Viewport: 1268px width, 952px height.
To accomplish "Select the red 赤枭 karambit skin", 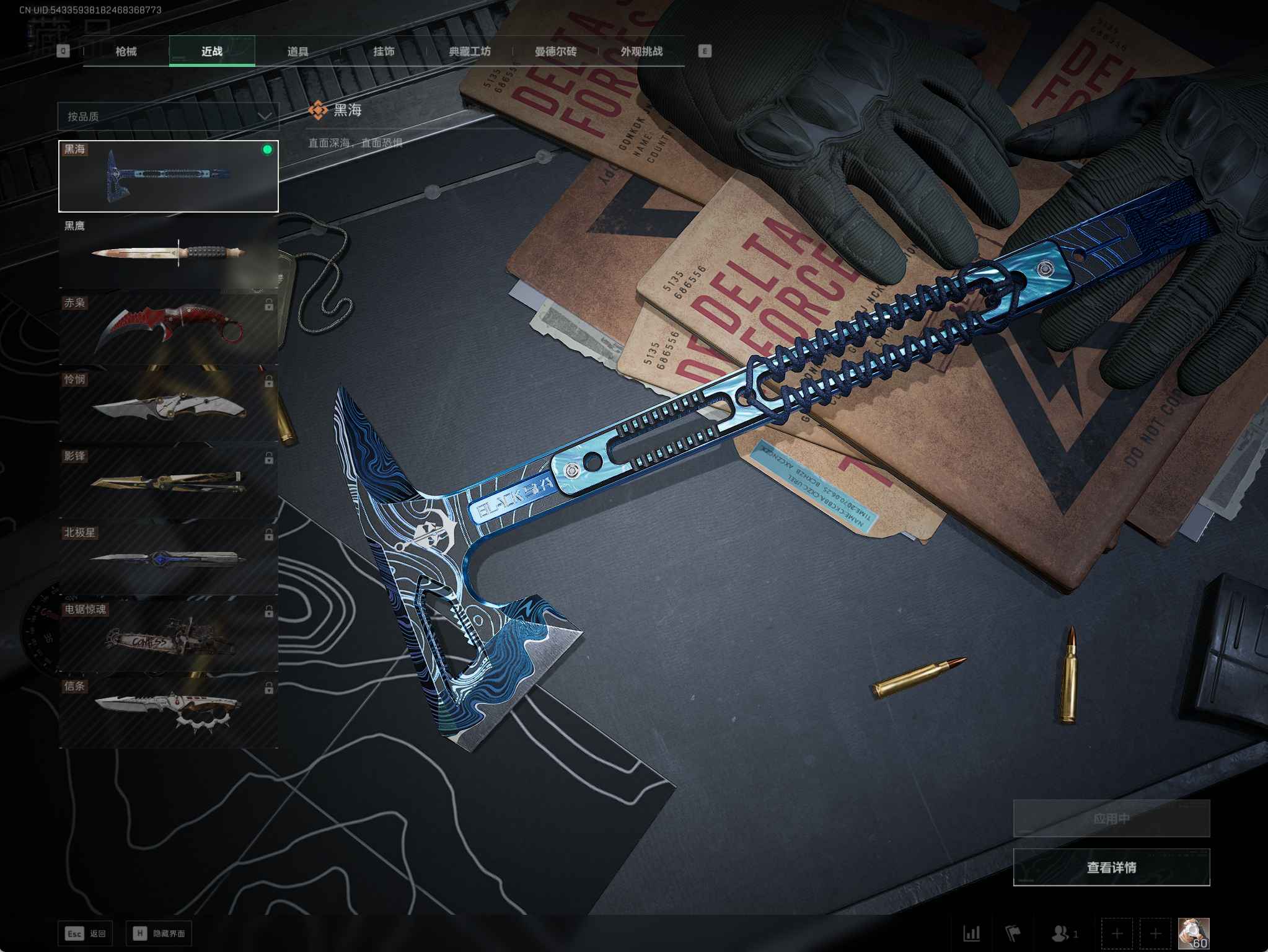I will (x=169, y=329).
